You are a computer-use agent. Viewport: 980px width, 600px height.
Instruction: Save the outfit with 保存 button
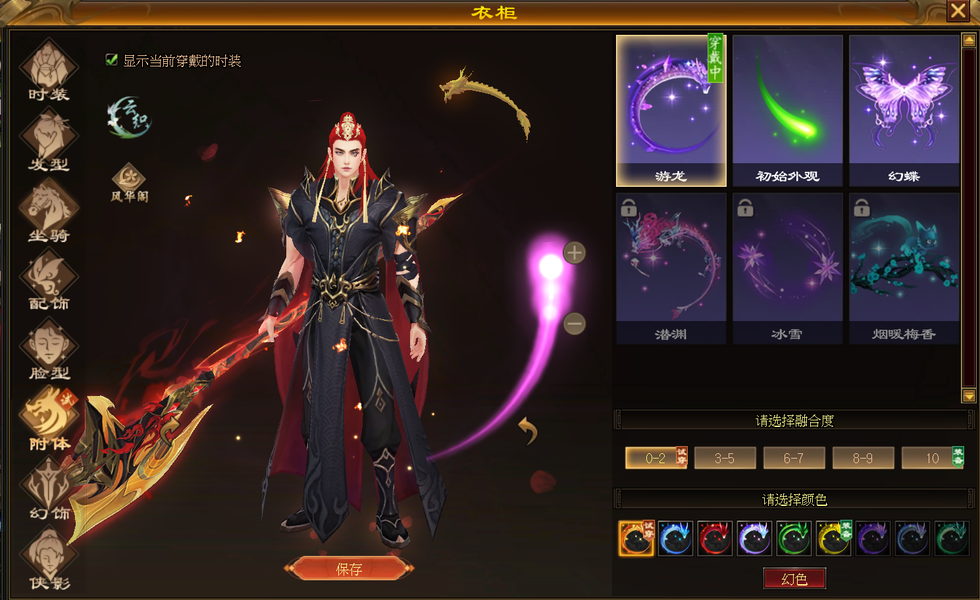[x=348, y=569]
